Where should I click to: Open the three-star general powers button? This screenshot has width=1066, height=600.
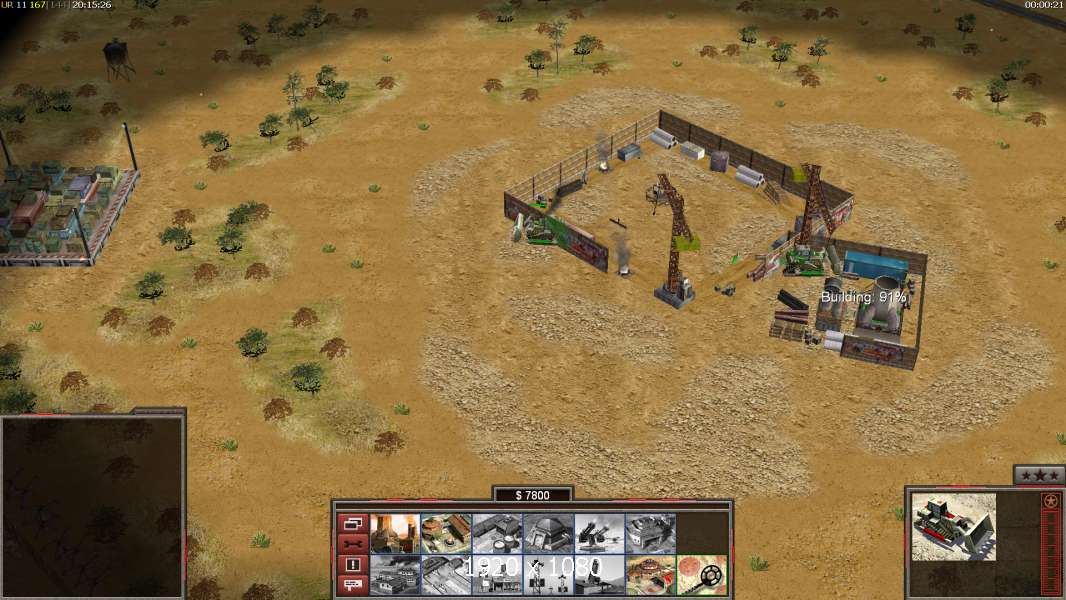pos(1038,475)
